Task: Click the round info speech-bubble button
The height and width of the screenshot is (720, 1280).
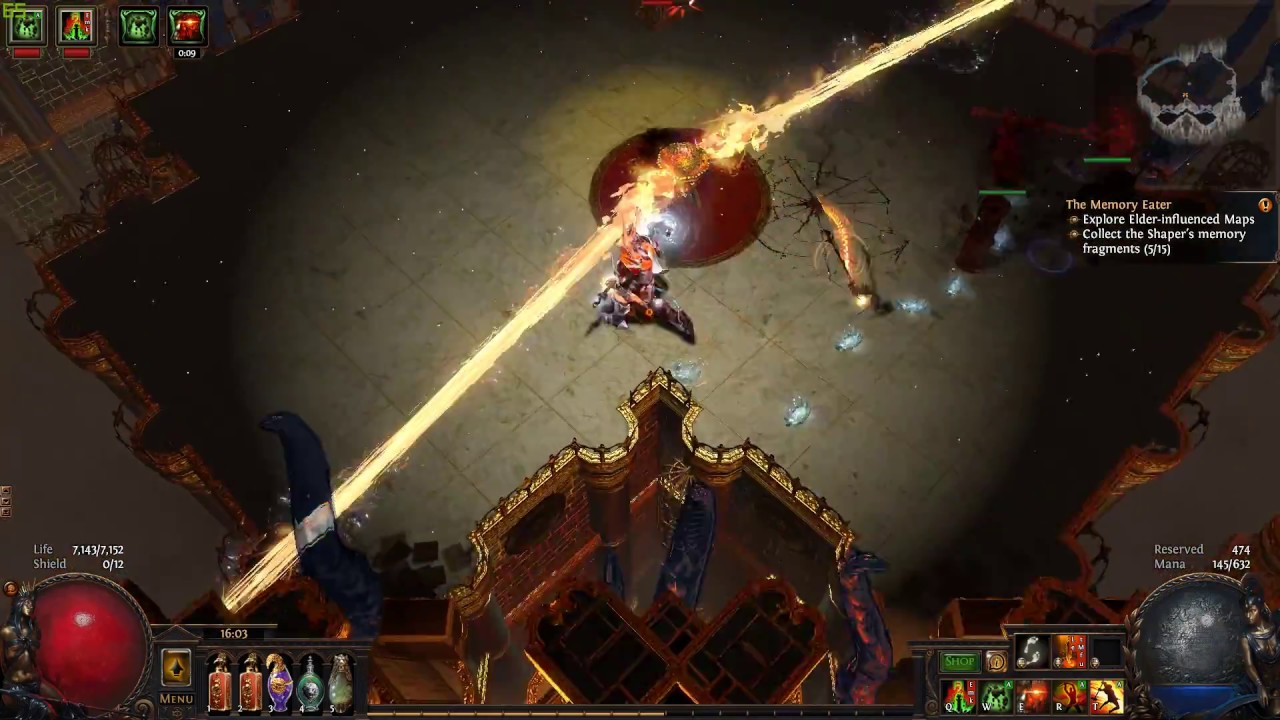Action: pyautogui.click(x=996, y=662)
